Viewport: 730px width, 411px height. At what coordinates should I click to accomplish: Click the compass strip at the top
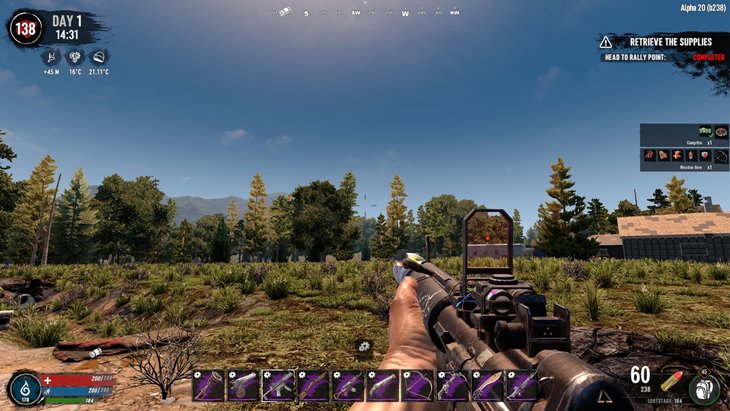pyautogui.click(x=365, y=13)
